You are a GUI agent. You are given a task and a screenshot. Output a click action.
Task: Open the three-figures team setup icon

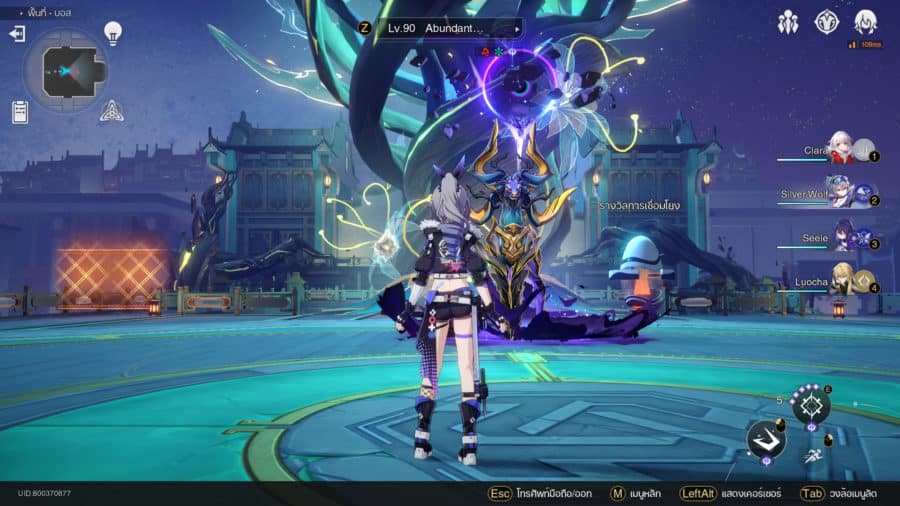tap(788, 22)
